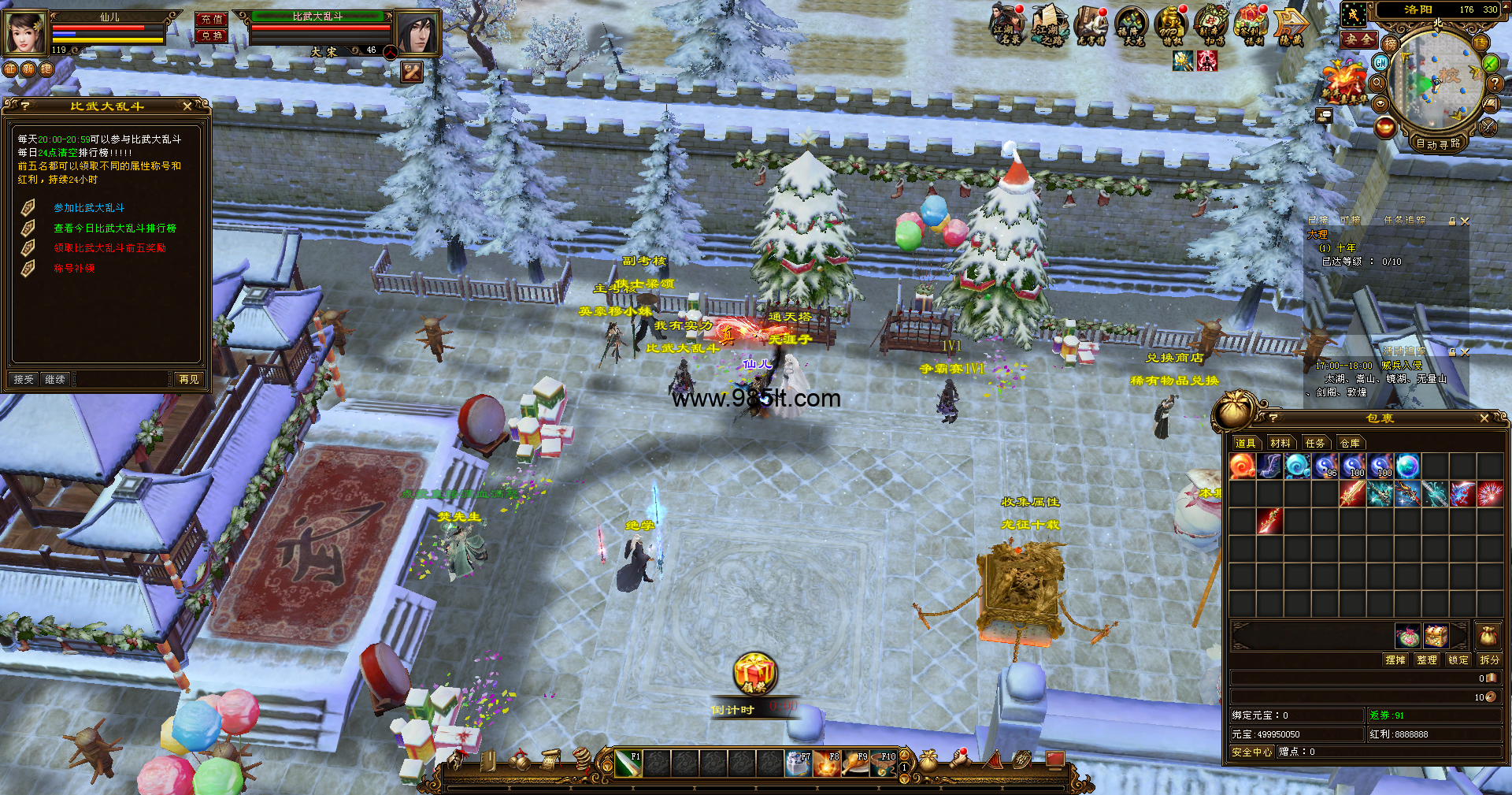The width and height of the screenshot is (1512, 795).
Task: Open the VIP特权 golden lion icon
Action: pos(1171,25)
